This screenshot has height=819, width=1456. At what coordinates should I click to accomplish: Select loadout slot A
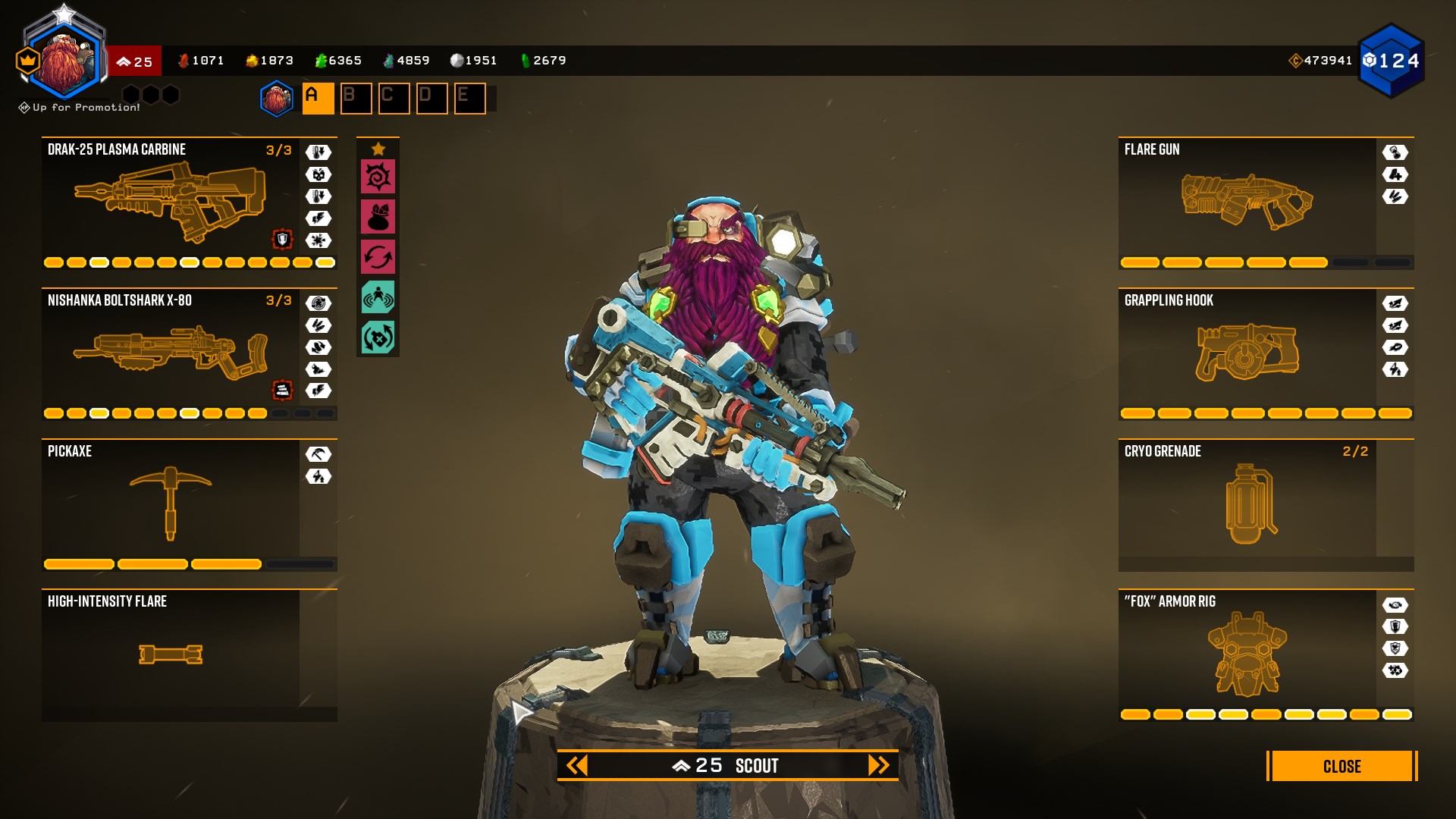[318, 99]
